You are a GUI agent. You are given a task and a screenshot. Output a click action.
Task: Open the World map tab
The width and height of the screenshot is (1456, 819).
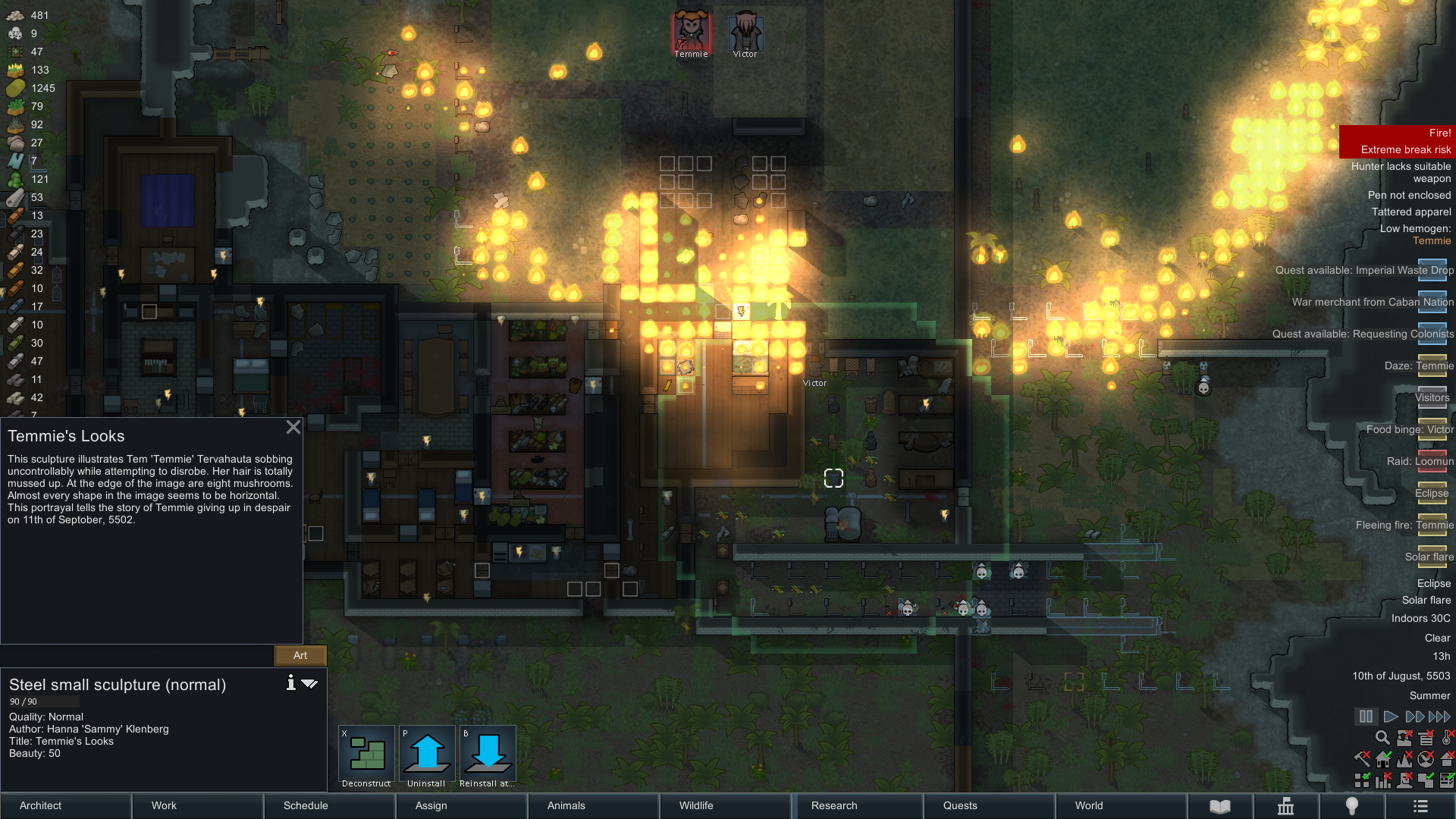point(1122,805)
